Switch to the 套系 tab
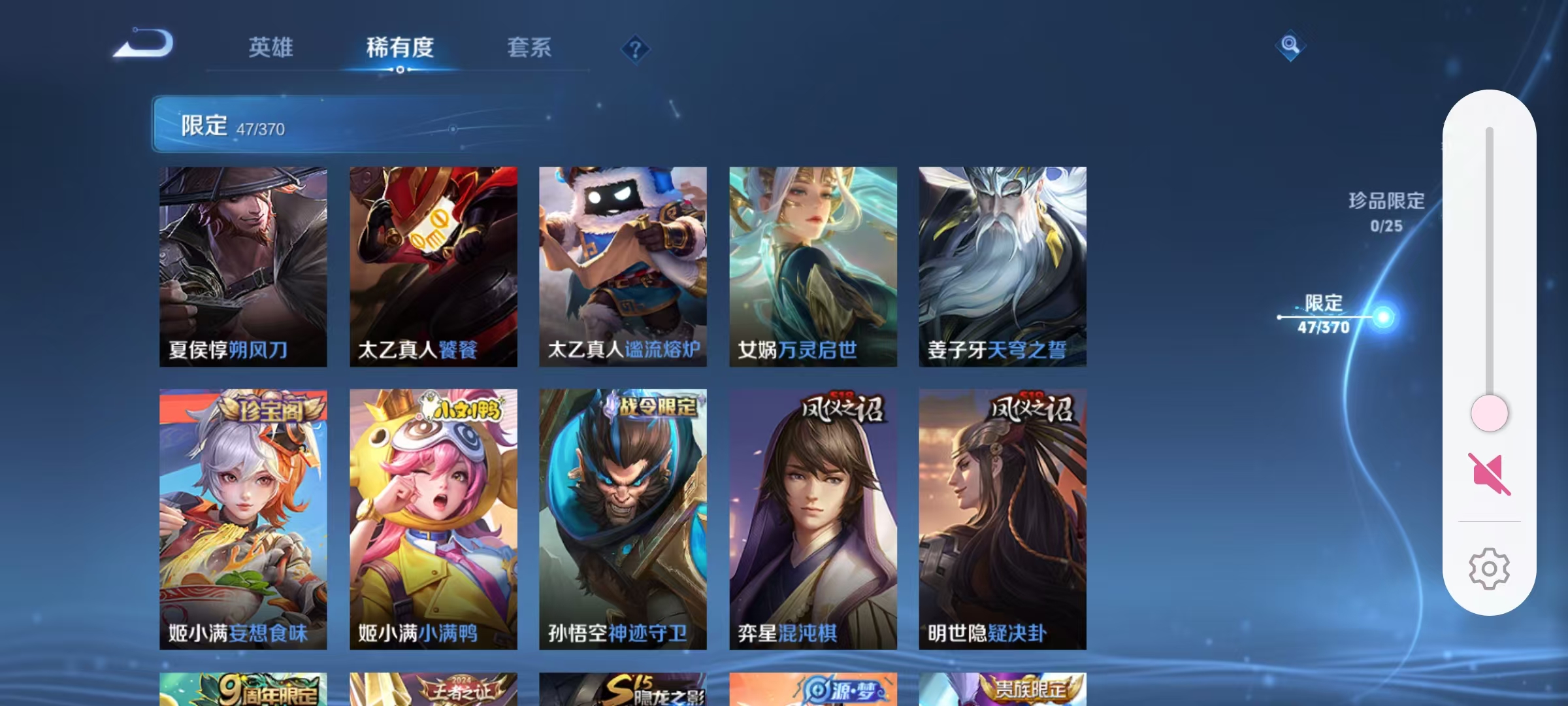 [x=531, y=48]
